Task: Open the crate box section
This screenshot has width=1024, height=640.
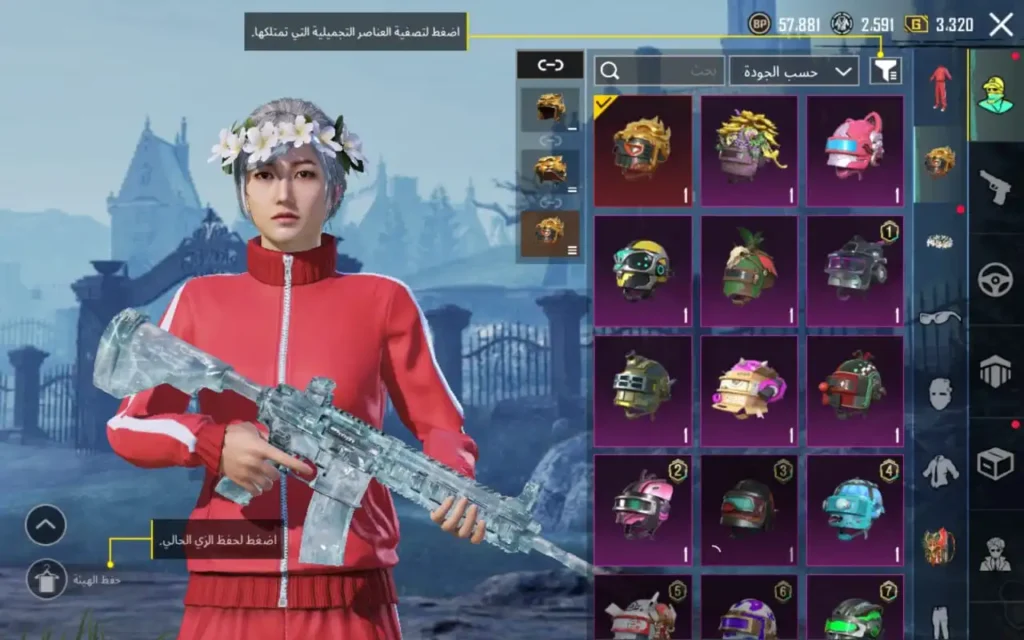Action: pos(995,463)
